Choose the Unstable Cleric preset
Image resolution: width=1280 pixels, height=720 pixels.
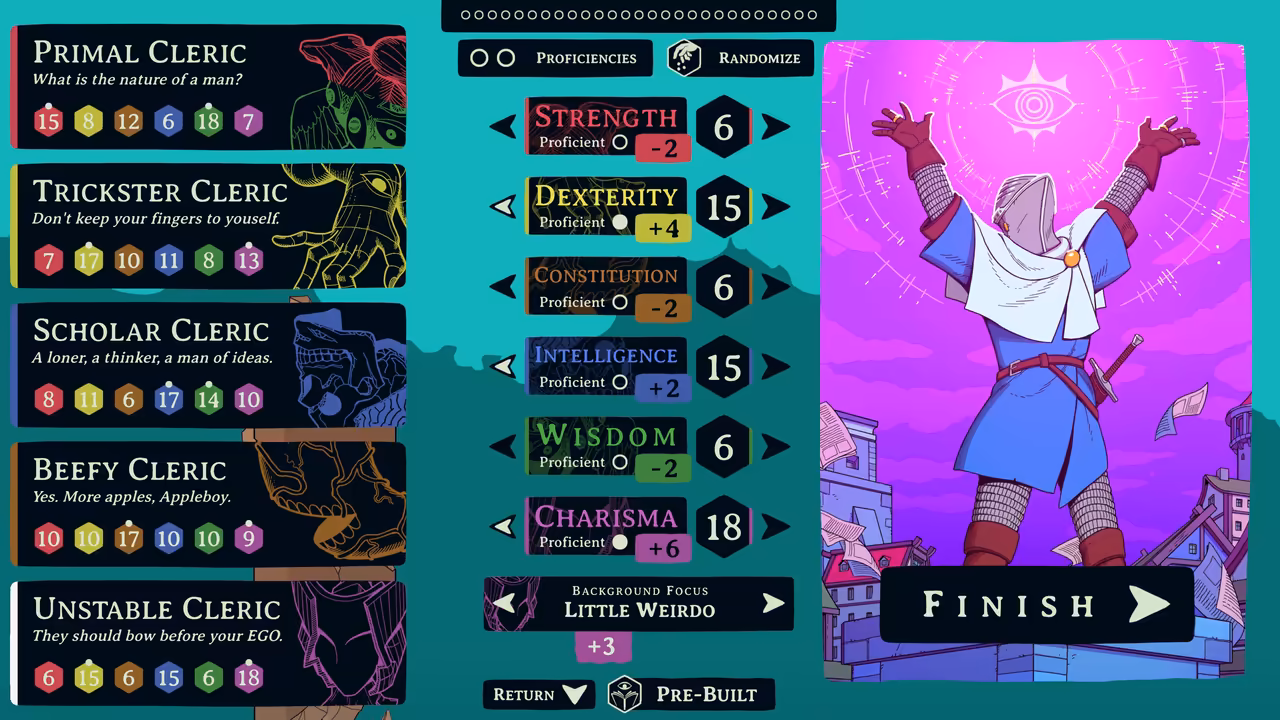pos(208,643)
